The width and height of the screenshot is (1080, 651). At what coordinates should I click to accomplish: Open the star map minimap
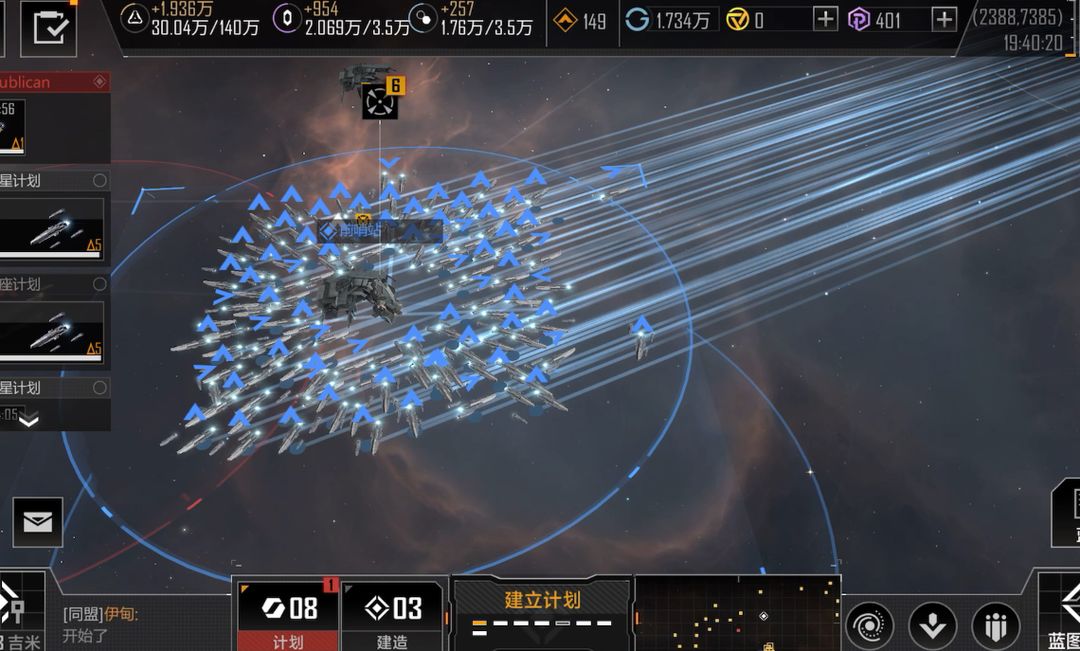pos(737,613)
